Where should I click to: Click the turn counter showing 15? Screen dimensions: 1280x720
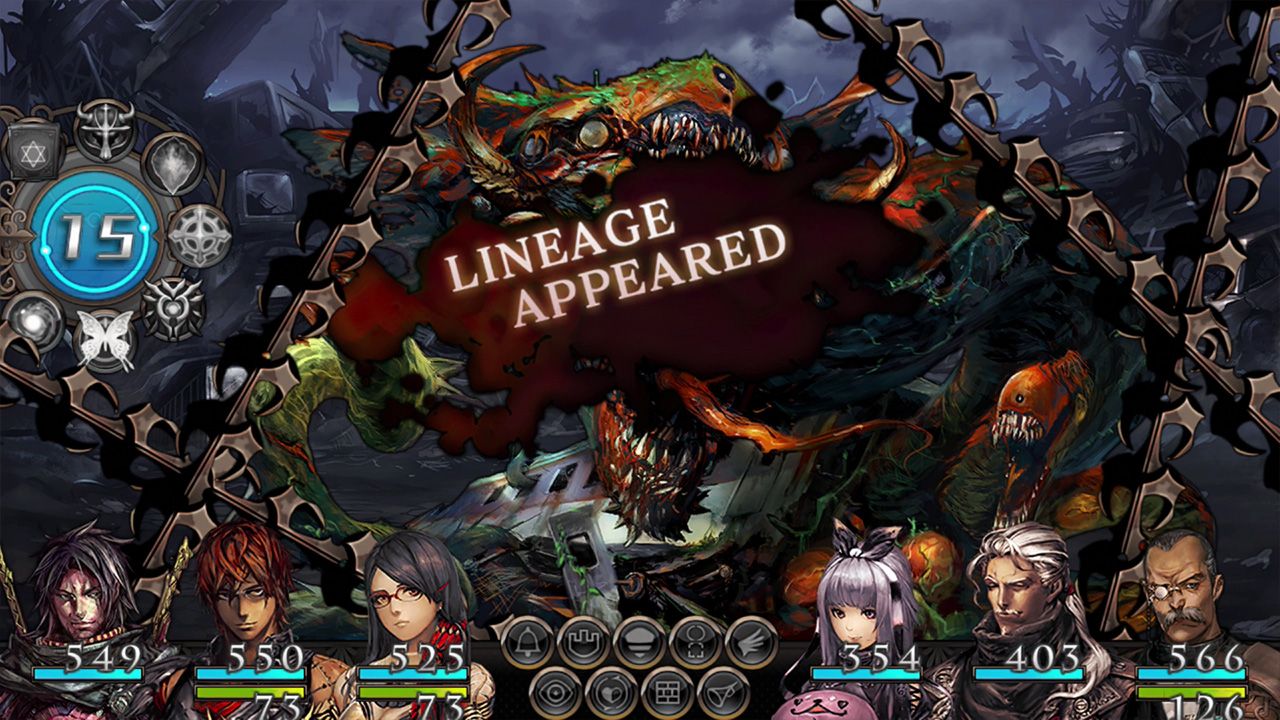pyautogui.click(x=92, y=237)
